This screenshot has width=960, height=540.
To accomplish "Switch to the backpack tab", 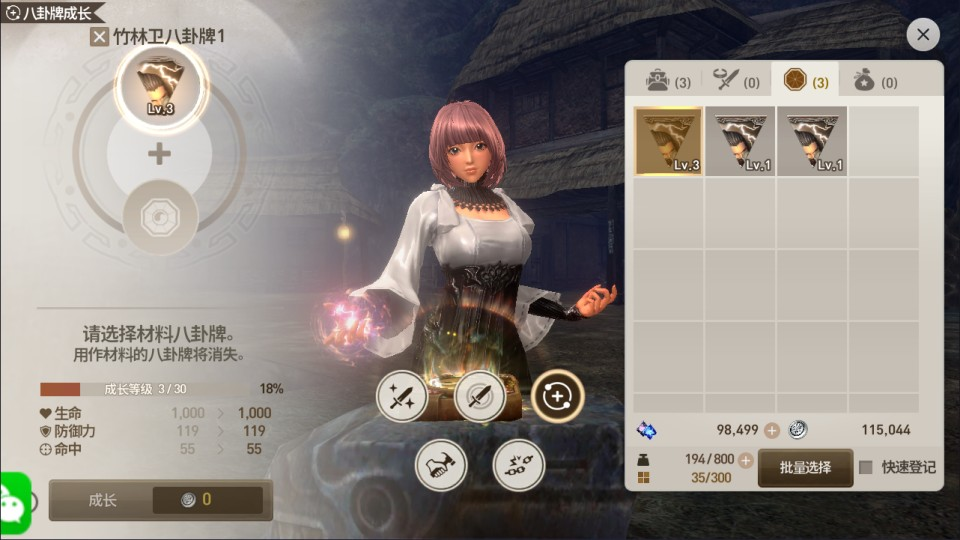I will [x=667, y=81].
